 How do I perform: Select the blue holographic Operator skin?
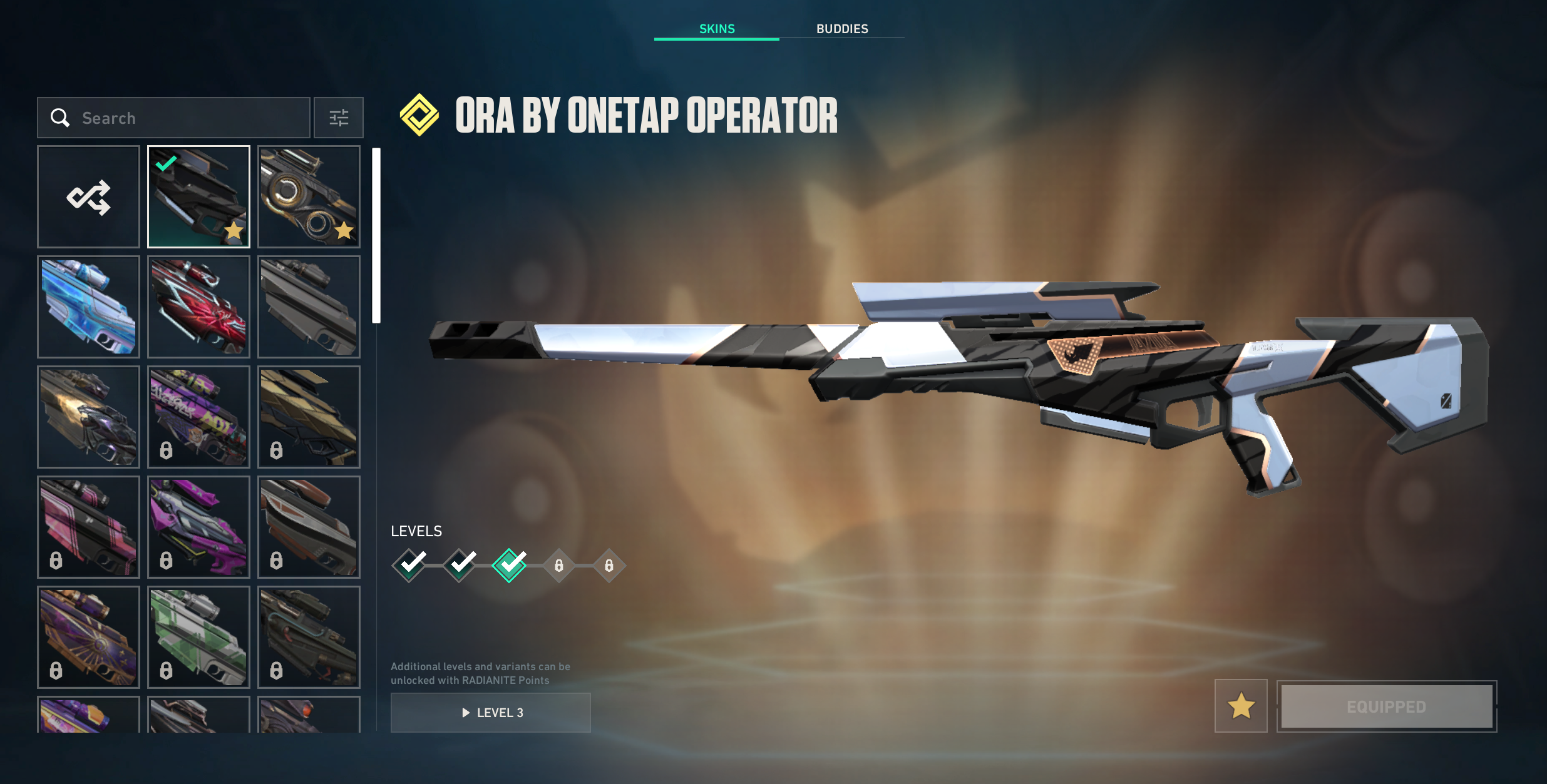click(x=88, y=307)
